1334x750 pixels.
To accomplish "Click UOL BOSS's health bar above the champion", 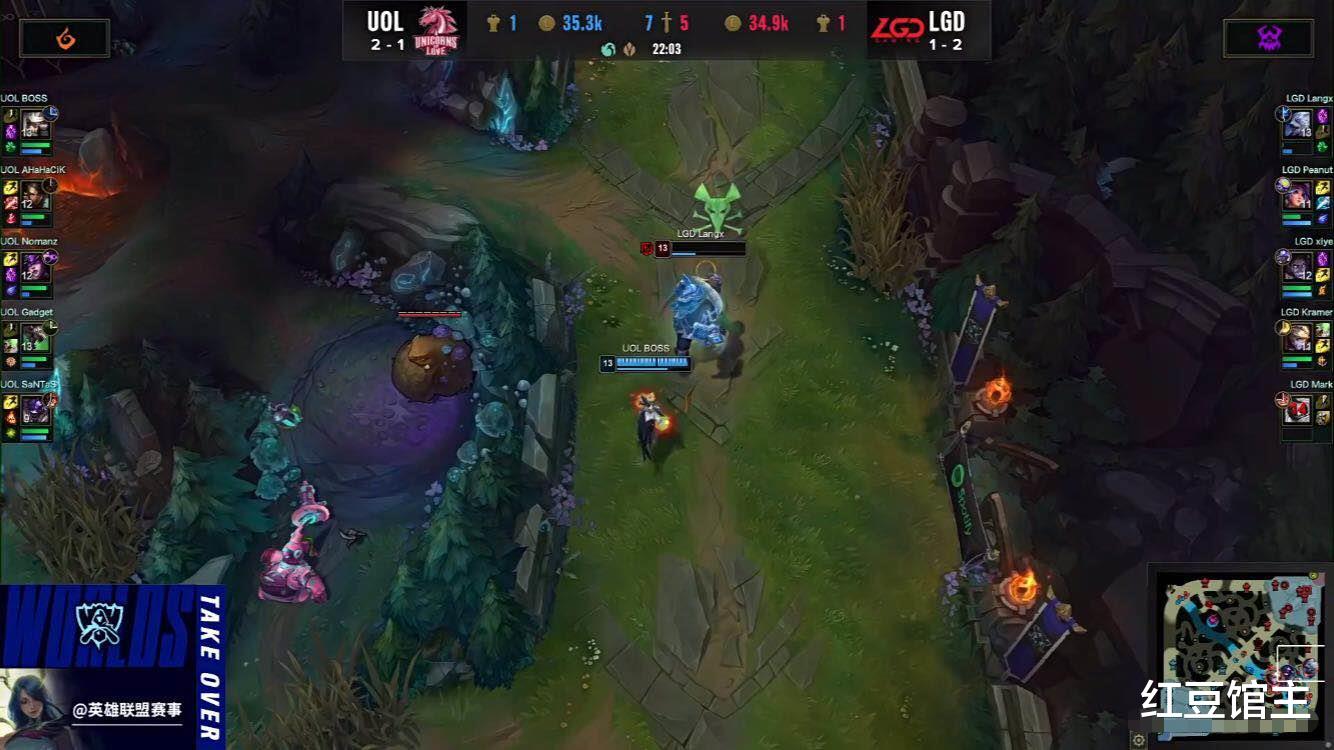I will coord(651,364).
